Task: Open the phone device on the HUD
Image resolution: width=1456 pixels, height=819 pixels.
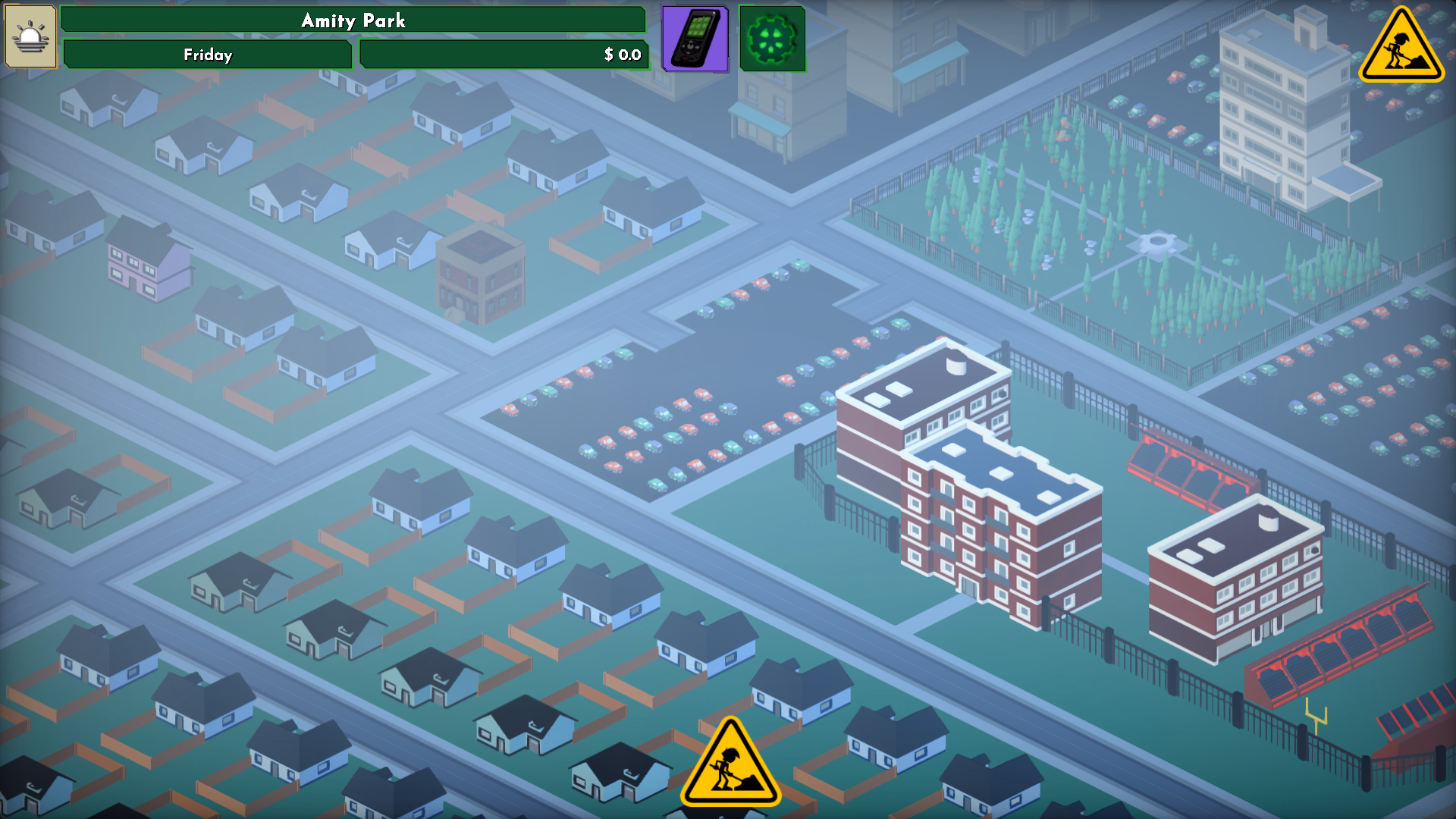Action: pos(694,38)
